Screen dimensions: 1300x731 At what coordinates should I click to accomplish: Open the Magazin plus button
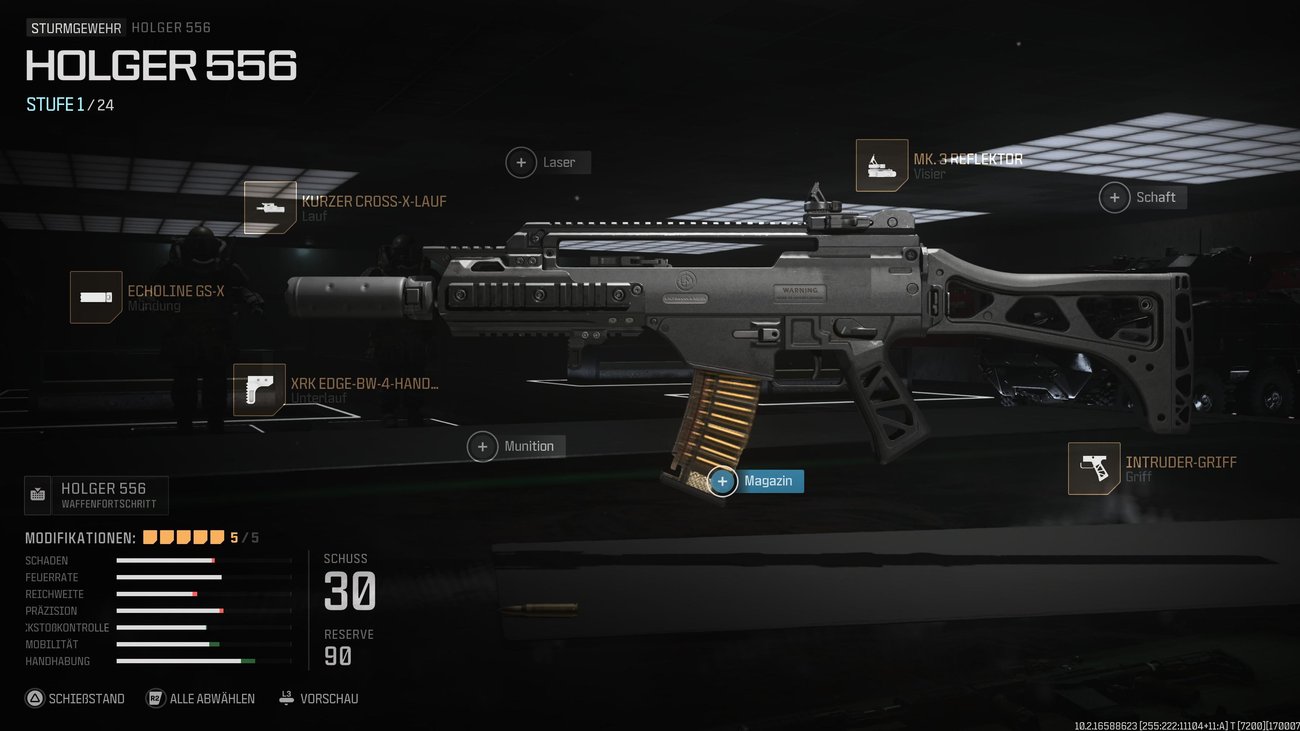(722, 481)
